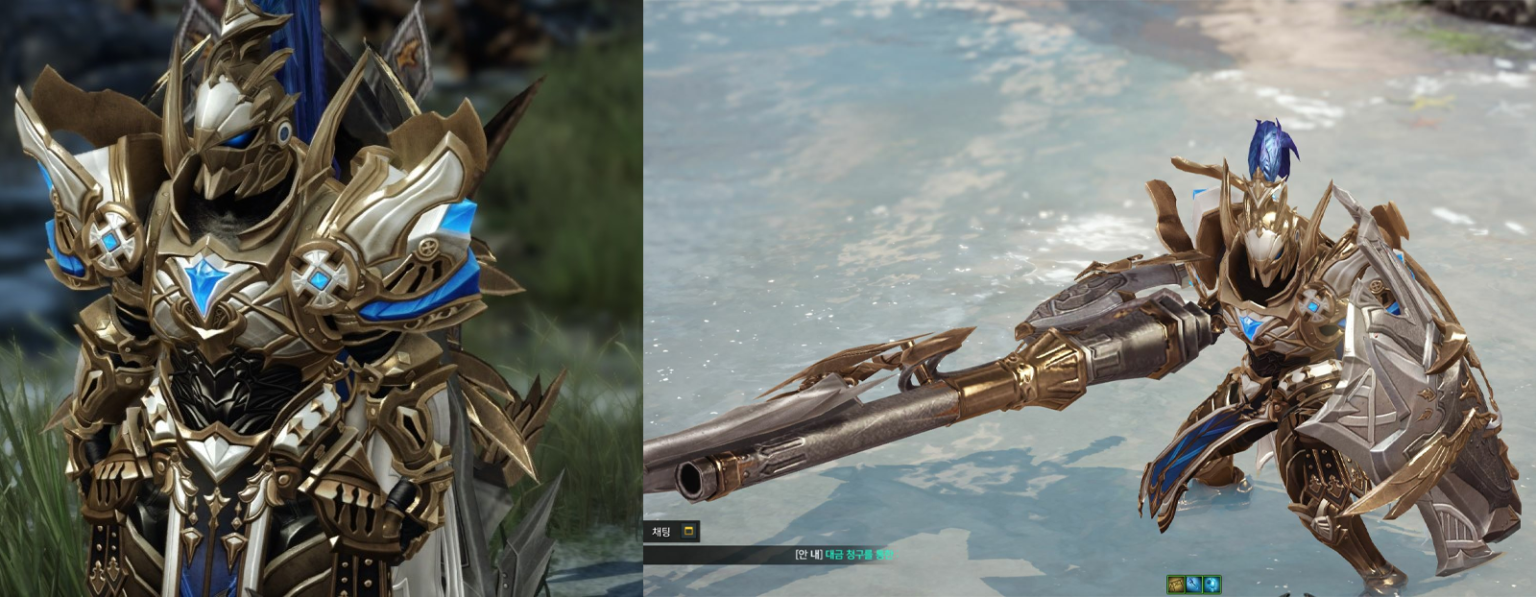Click the yellow window icon beside 채팅

click(688, 531)
